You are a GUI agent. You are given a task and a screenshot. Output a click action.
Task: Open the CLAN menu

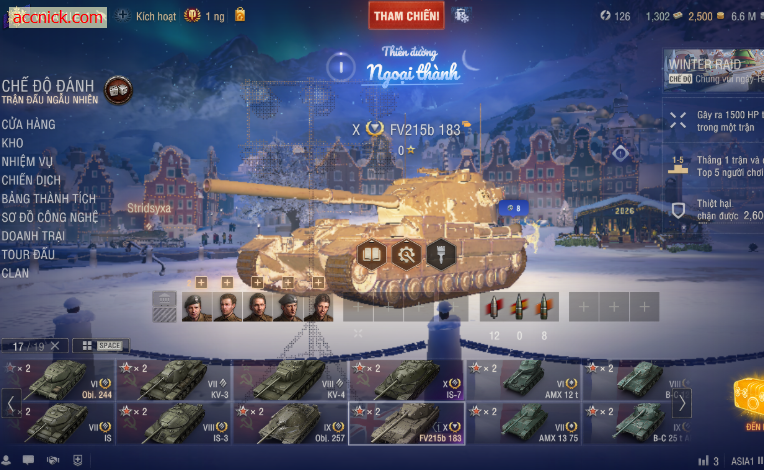click(x=16, y=272)
